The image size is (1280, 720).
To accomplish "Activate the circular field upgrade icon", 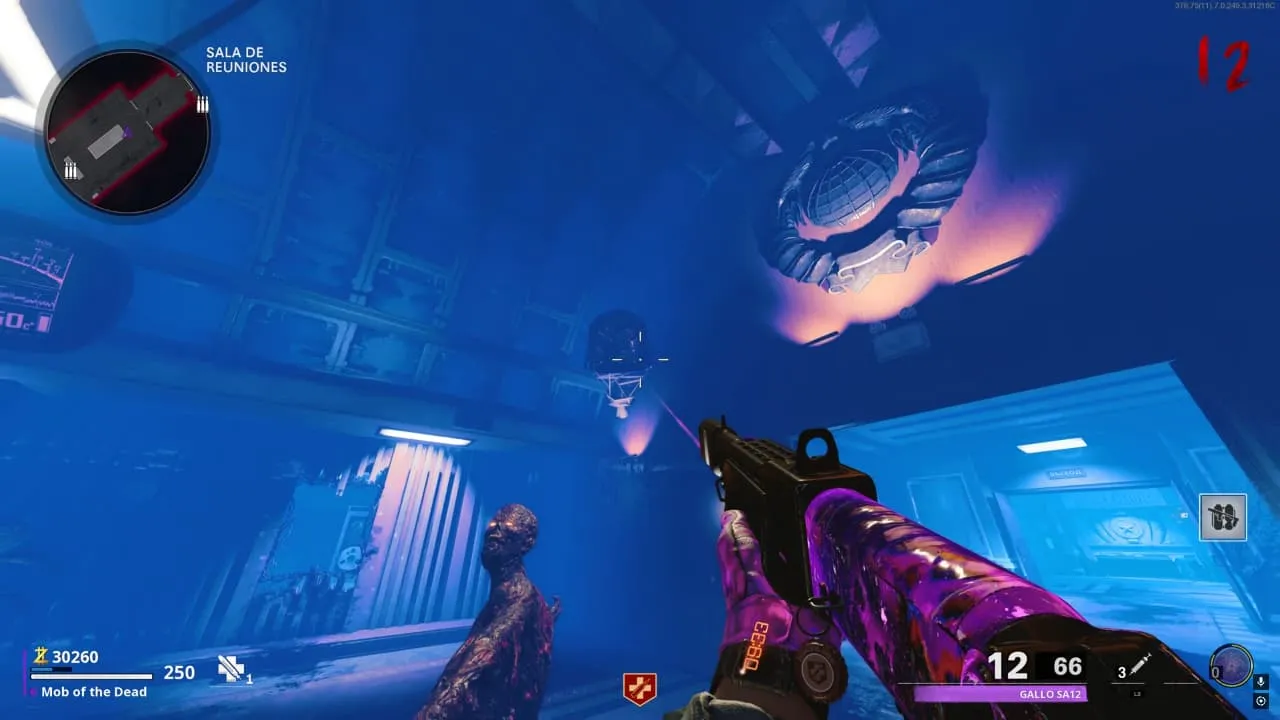I will pyautogui.click(x=1229, y=665).
